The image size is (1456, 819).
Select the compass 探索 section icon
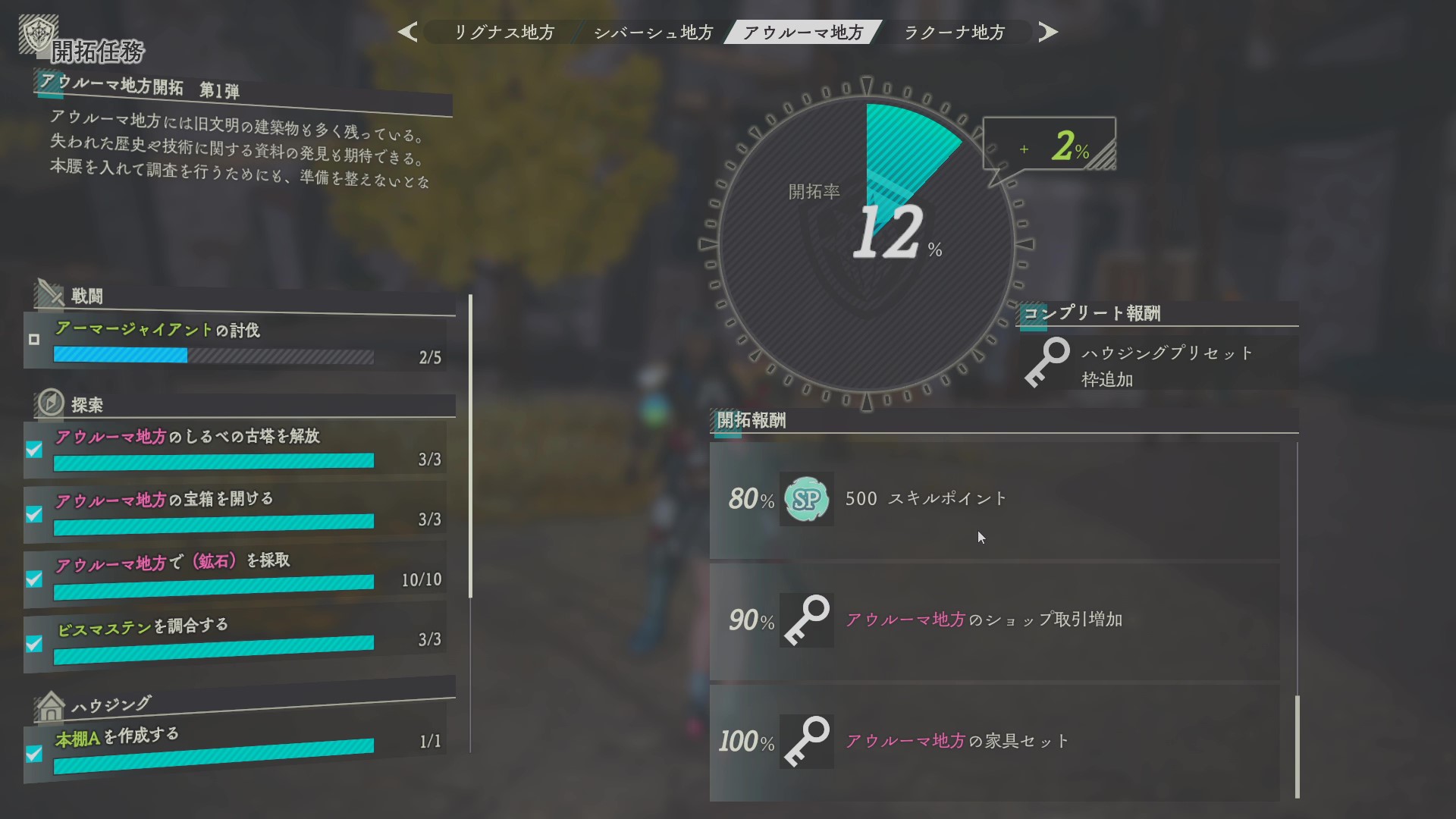click(x=51, y=403)
